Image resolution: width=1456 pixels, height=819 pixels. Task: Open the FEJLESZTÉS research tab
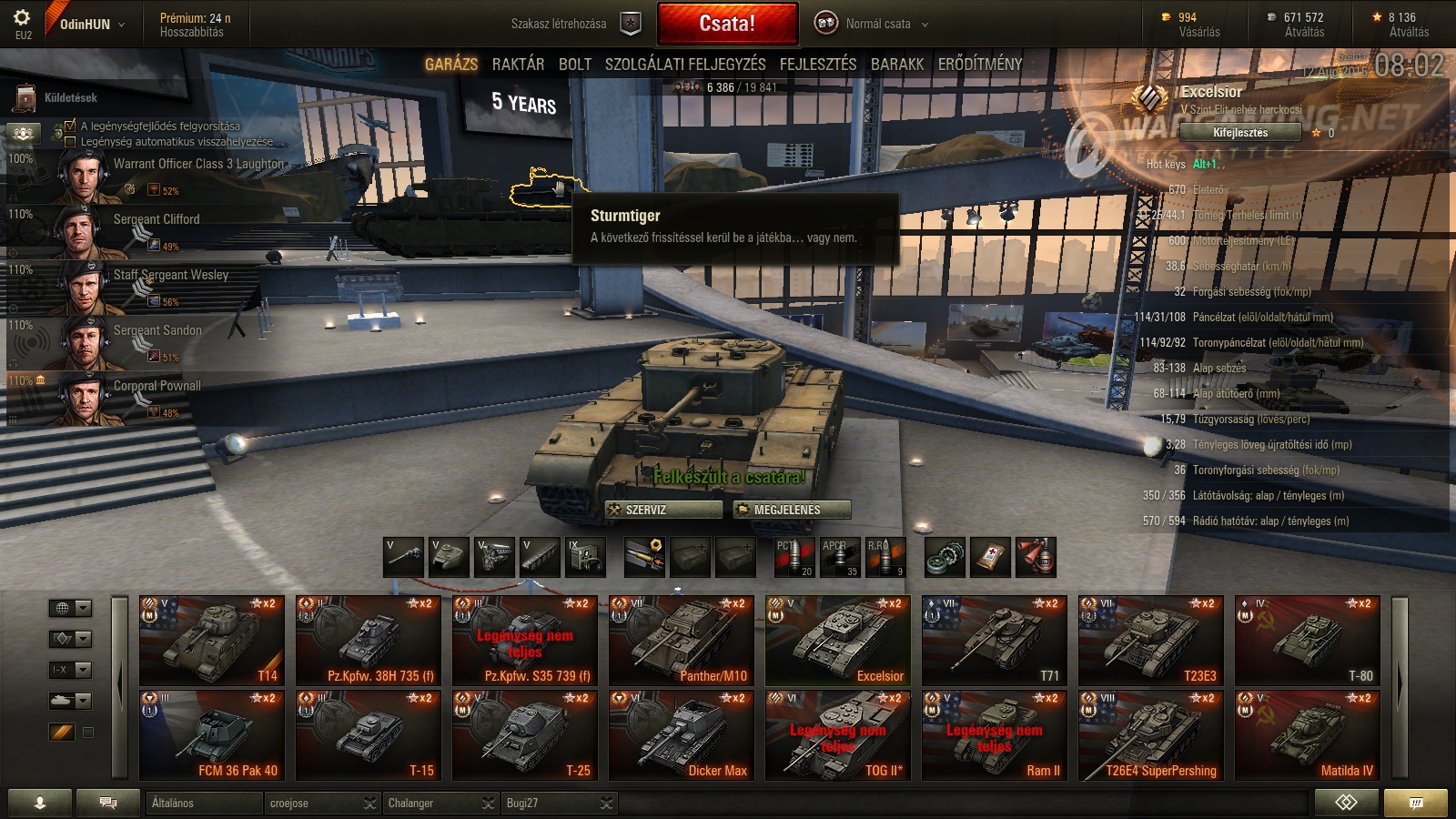pos(817,65)
